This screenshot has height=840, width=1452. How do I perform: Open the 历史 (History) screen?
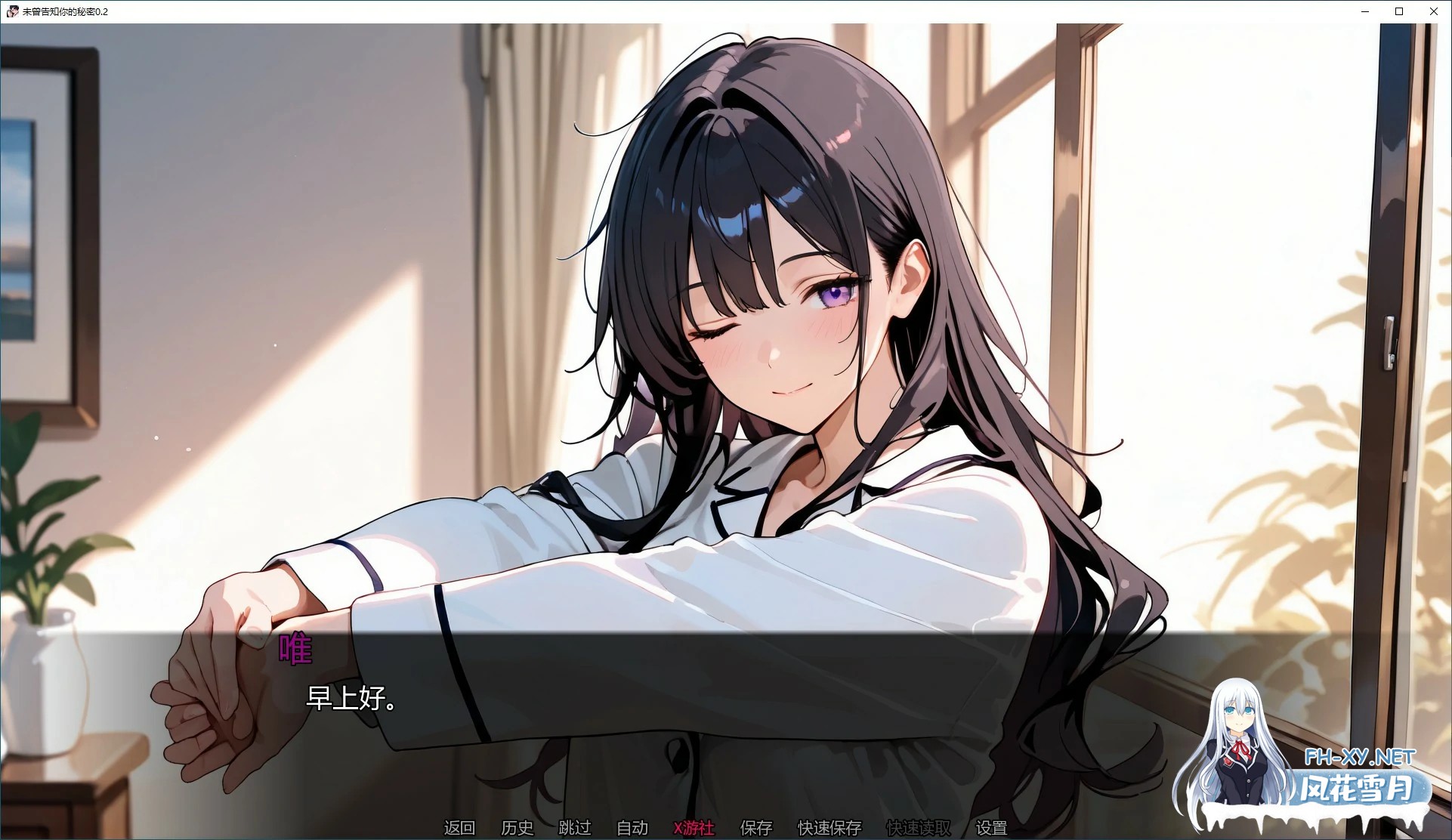tap(517, 828)
